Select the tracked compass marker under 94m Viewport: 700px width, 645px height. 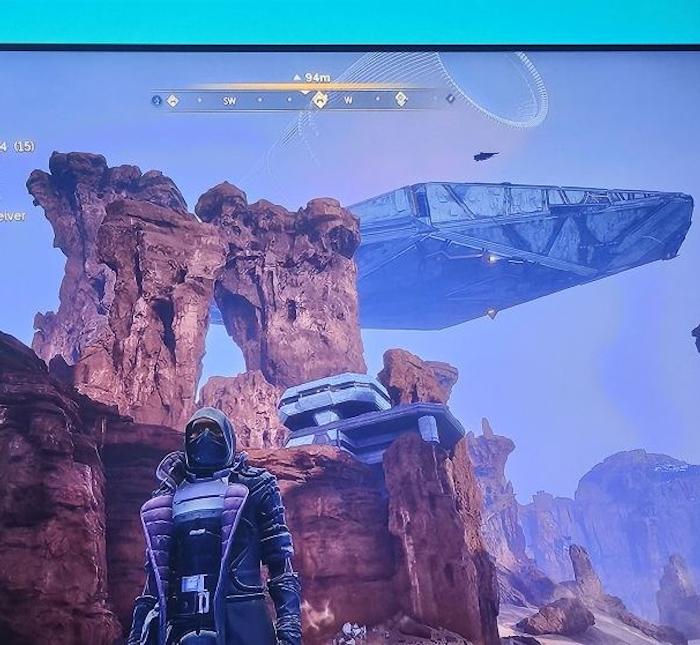point(319,99)
